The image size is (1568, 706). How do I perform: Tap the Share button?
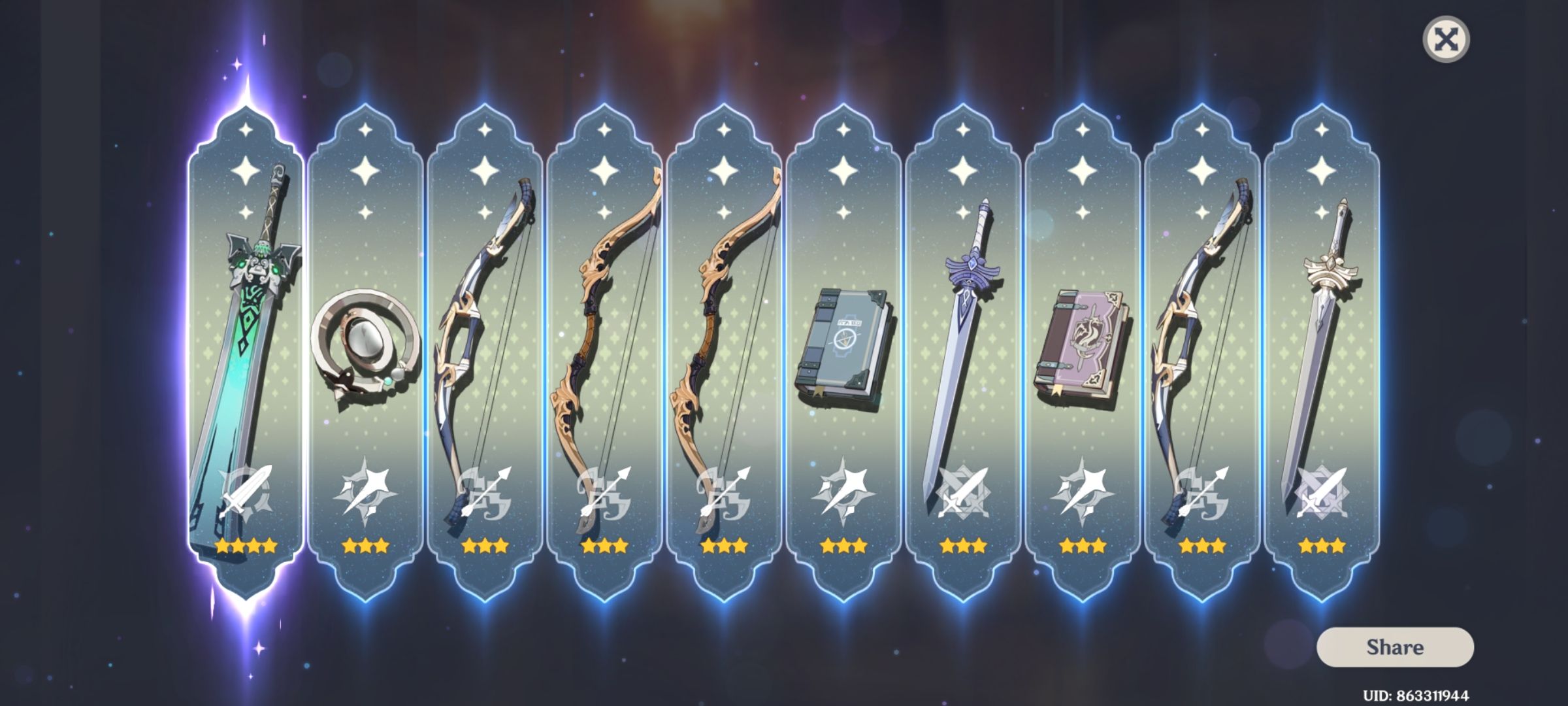1396,648
